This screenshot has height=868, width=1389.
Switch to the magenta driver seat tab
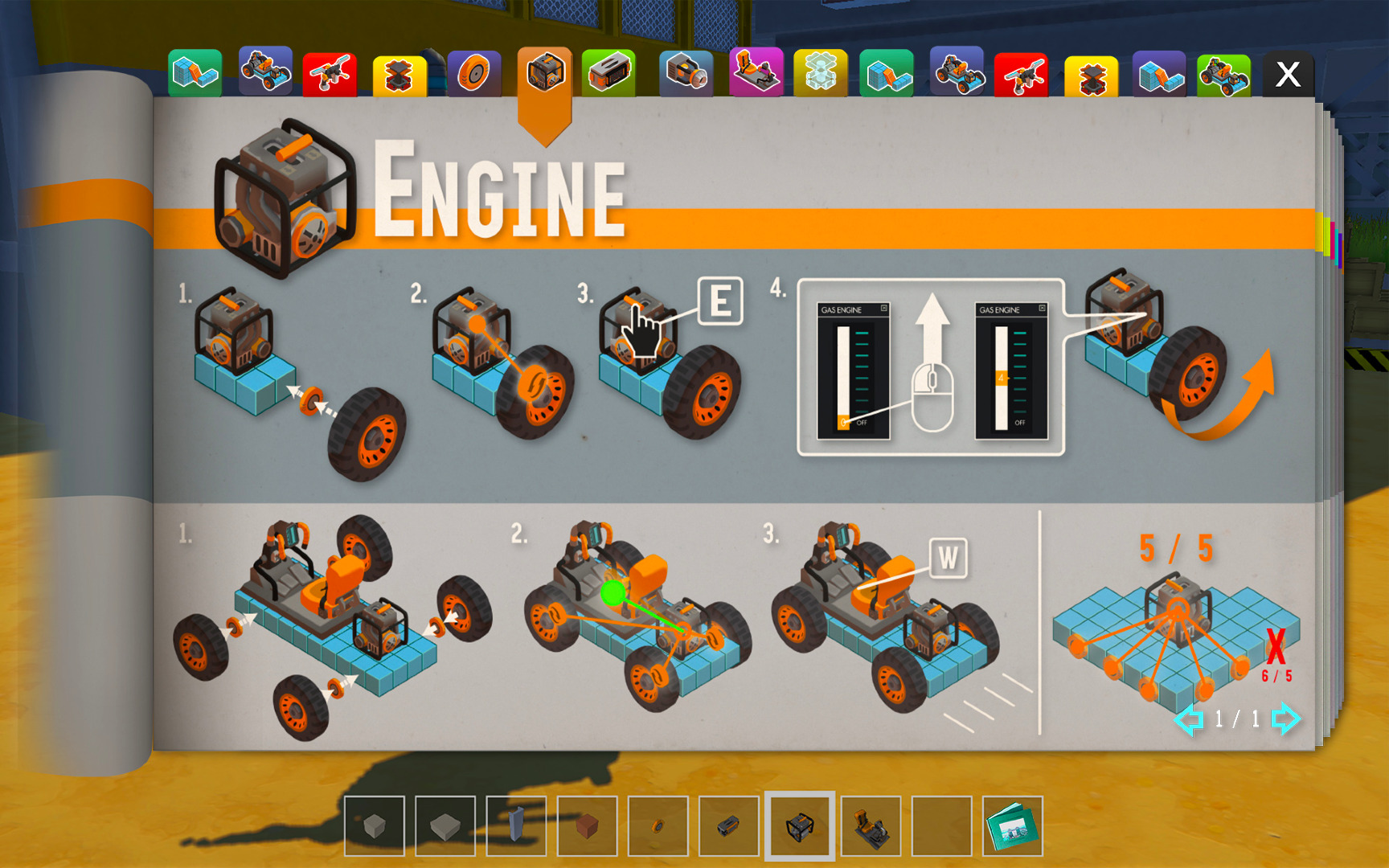[x=756, y=74]
